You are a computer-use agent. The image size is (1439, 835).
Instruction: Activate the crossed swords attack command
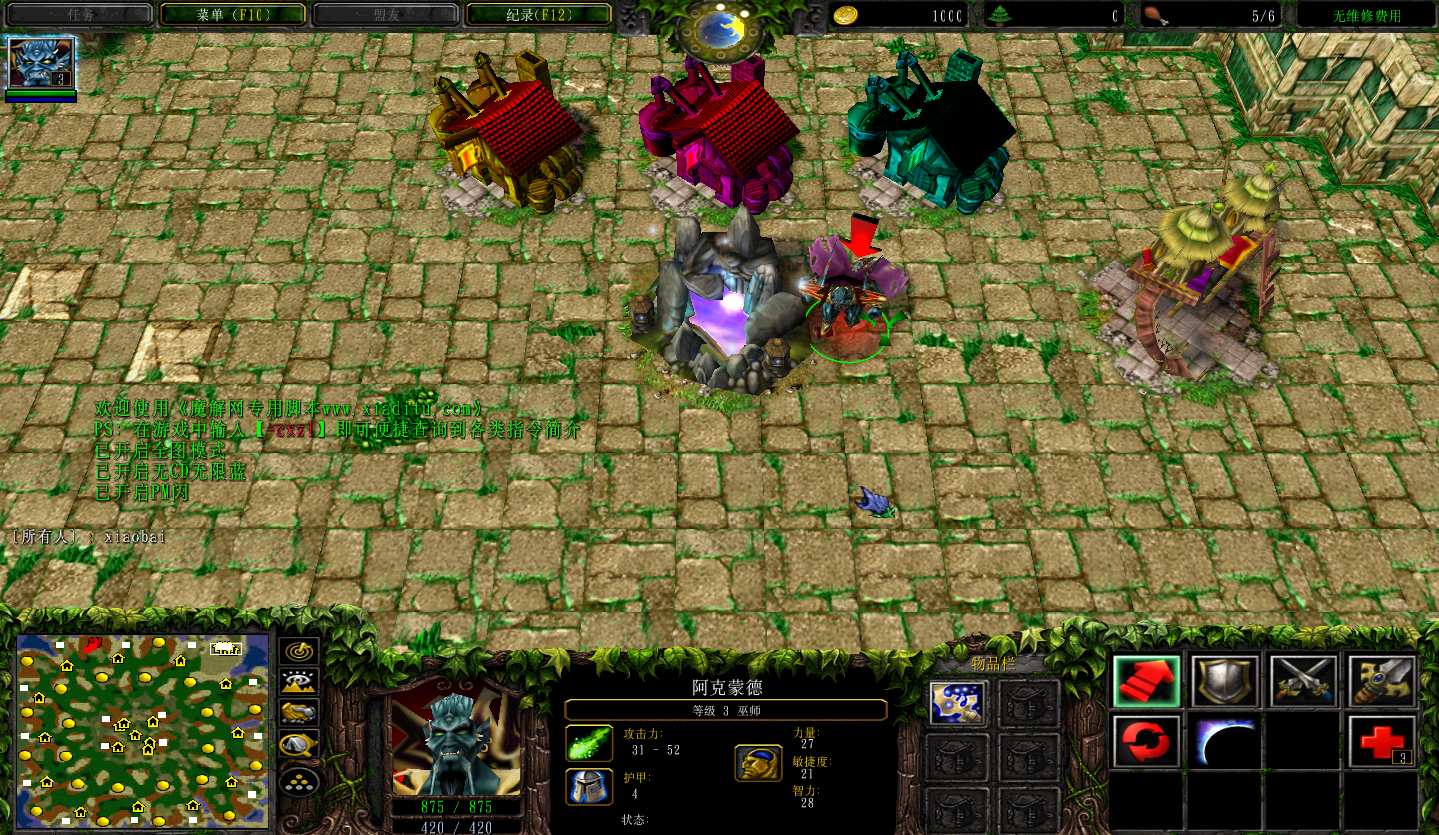1303,682
